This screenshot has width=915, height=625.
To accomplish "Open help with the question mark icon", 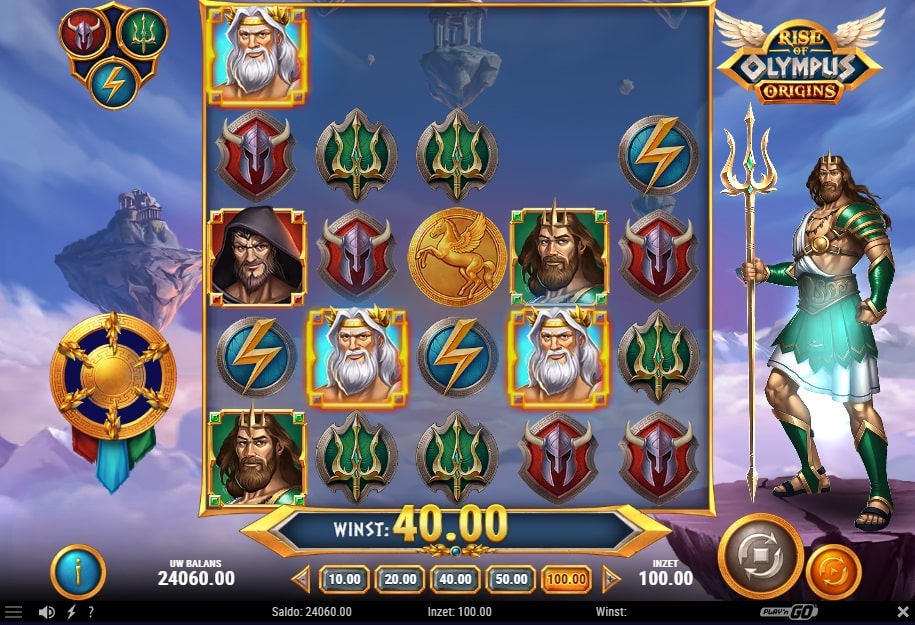I will pos(90,612).
